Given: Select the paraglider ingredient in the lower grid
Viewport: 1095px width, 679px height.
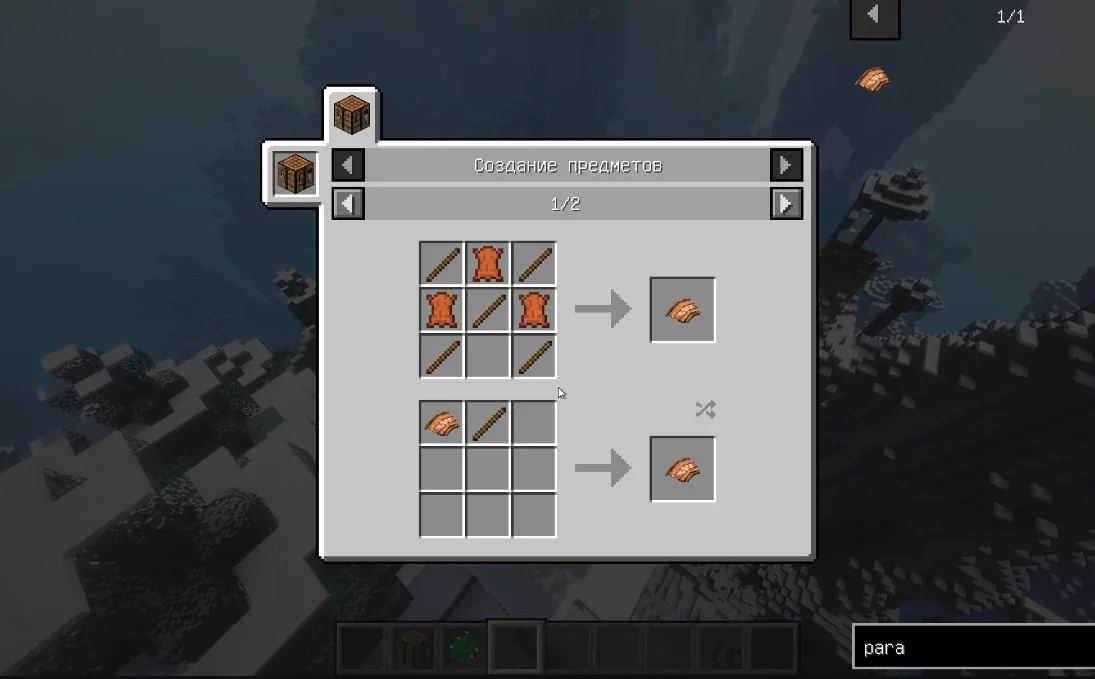Looking at the screenshot, I should 441,421.
